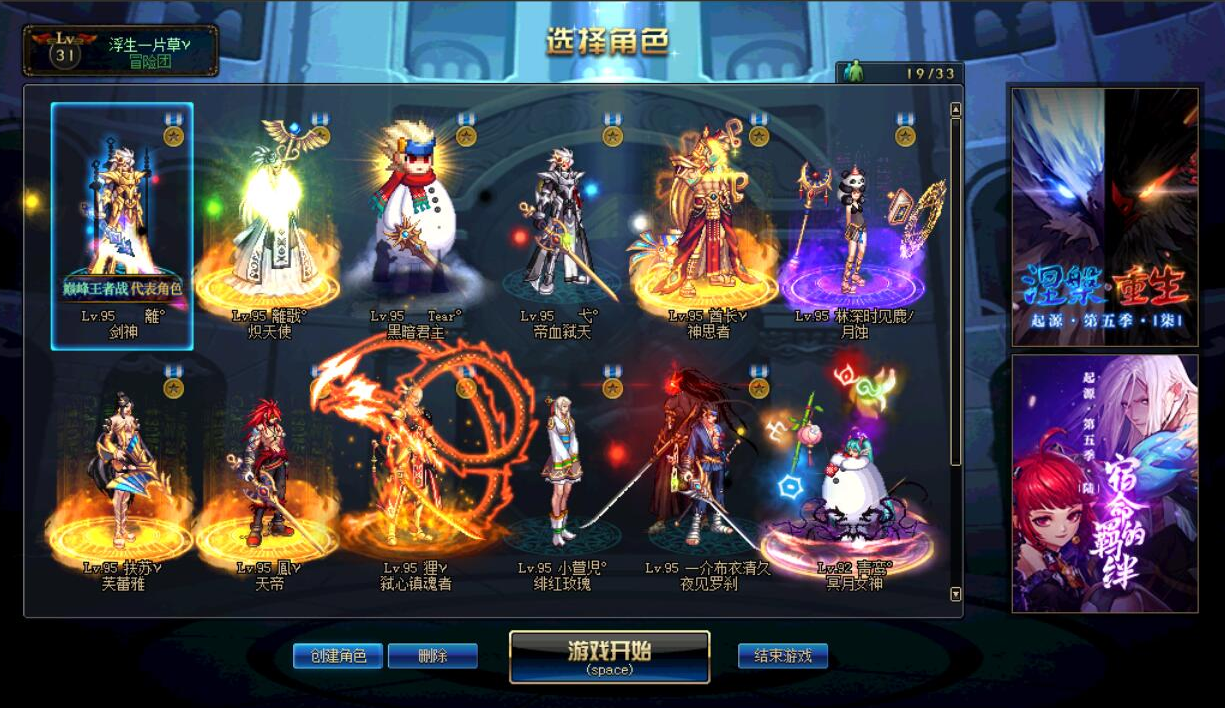The height and width of the screenshot is (708, 1225).
Task: Select the 帝血弑天 character
Action: [x=561, y=226]
